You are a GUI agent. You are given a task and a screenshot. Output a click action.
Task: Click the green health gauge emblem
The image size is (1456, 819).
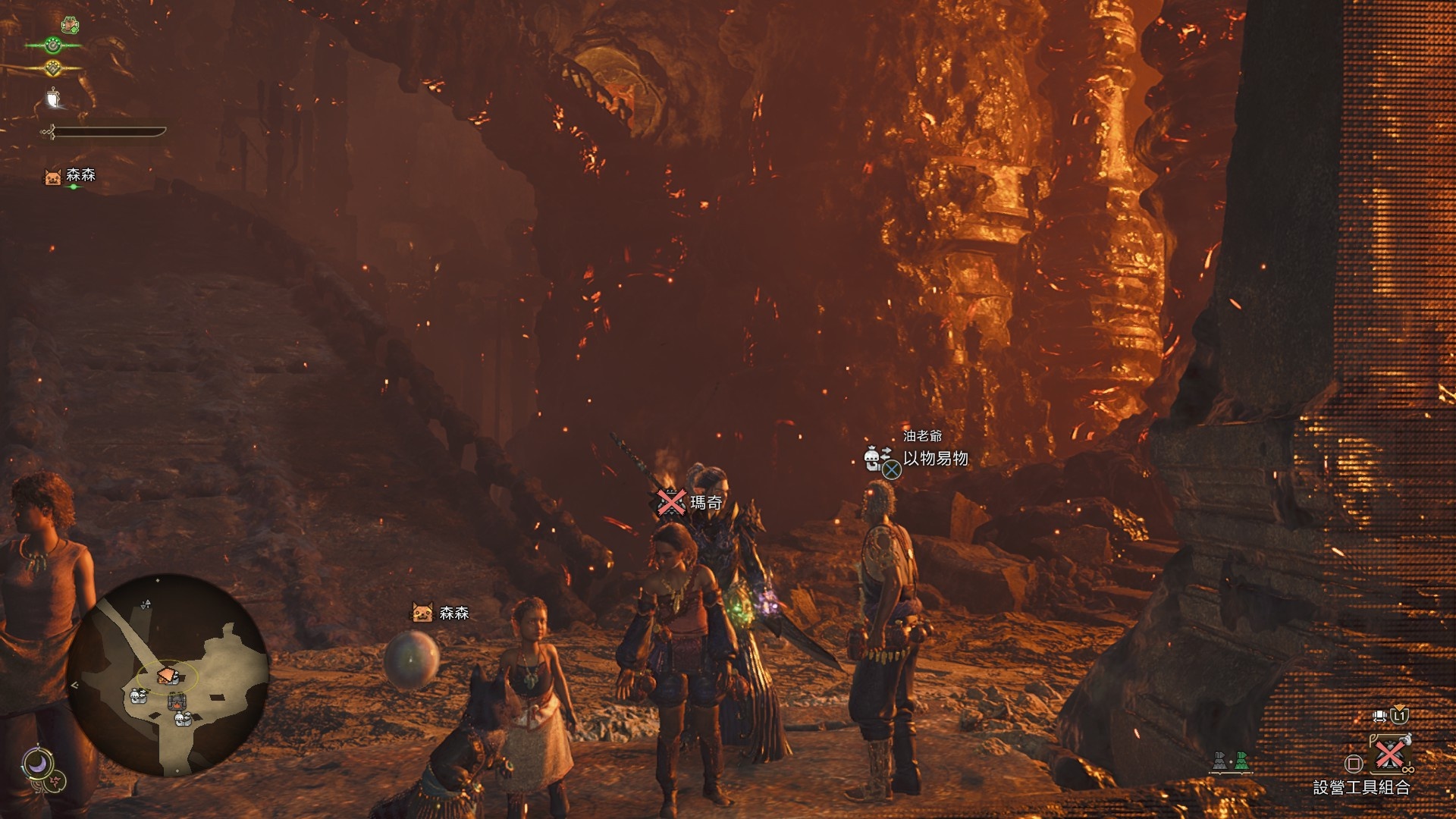pyautogui.click(x=52, y=45)
